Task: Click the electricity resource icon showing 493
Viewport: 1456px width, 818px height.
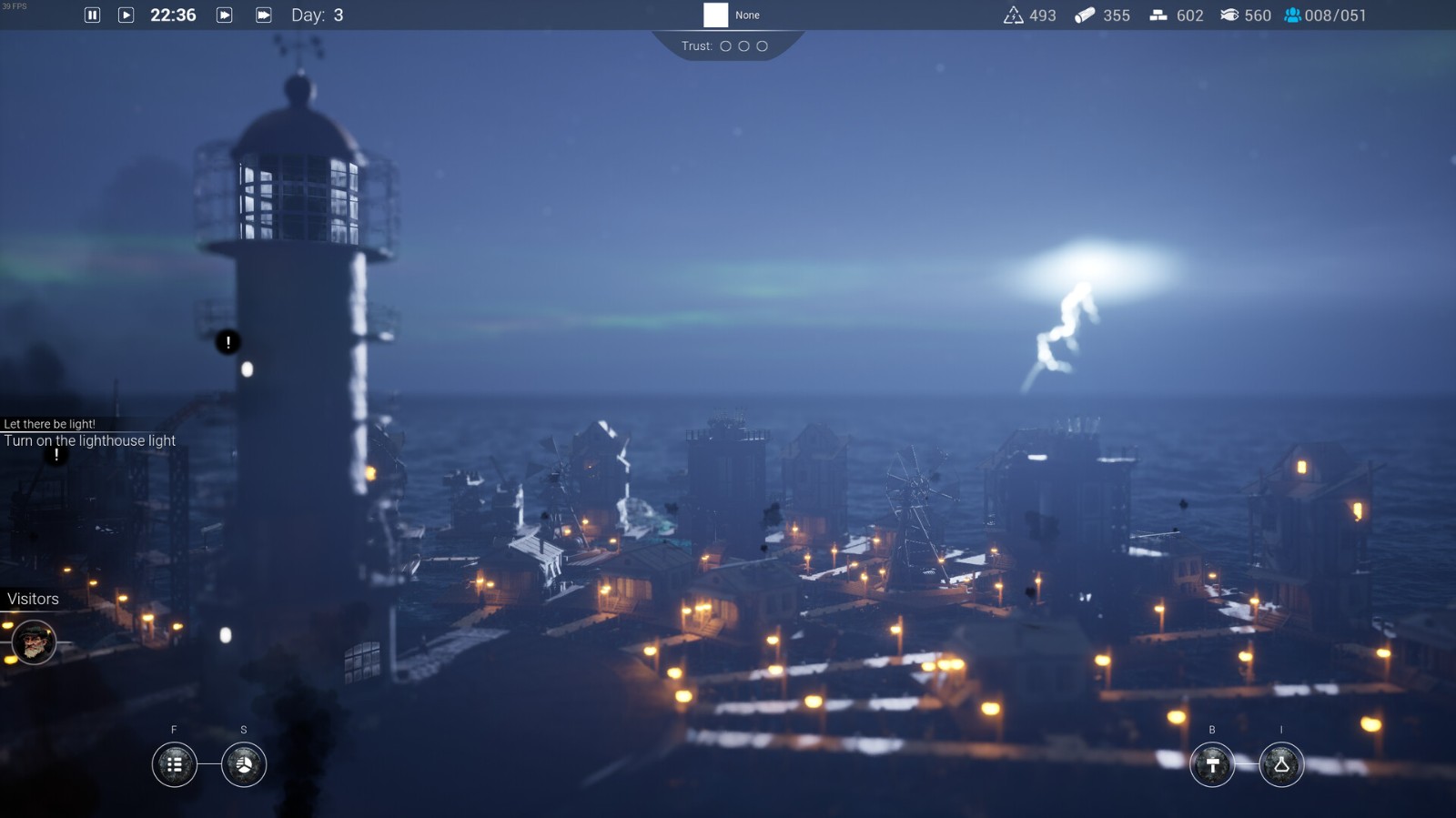Action: click(x=1014, y=15)
